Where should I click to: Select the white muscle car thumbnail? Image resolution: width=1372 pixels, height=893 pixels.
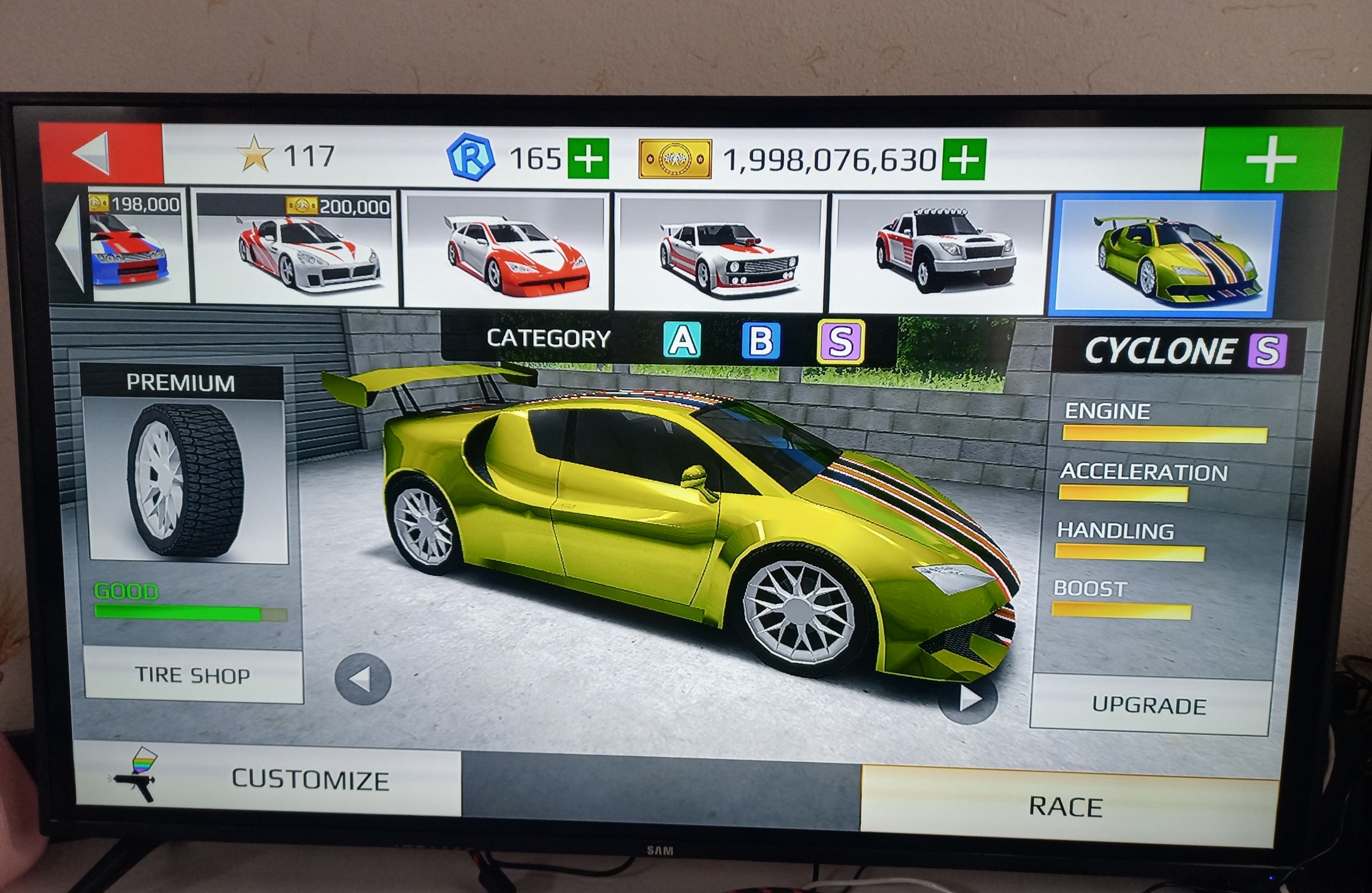click(x=720, y=253)
